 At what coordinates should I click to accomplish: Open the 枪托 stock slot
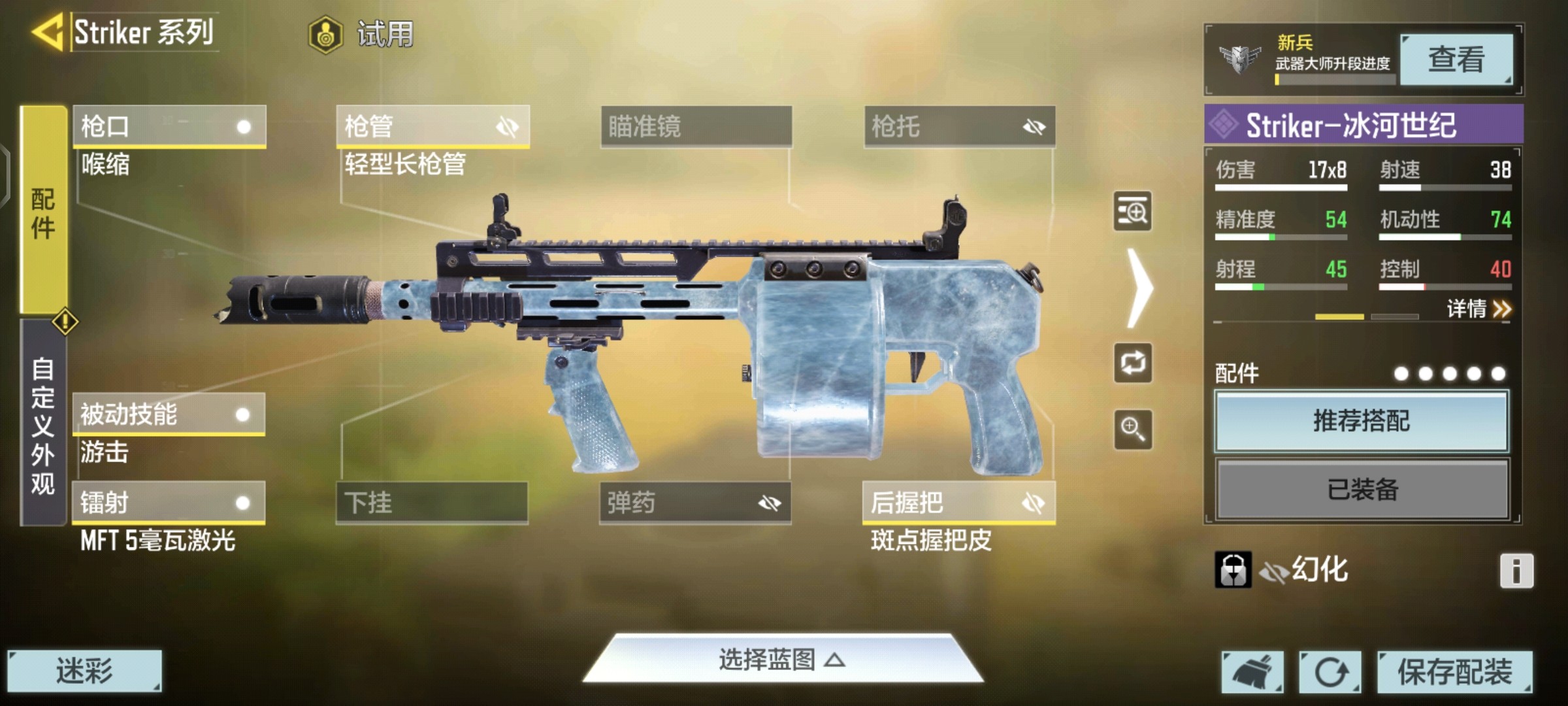(x=959, y=126)
